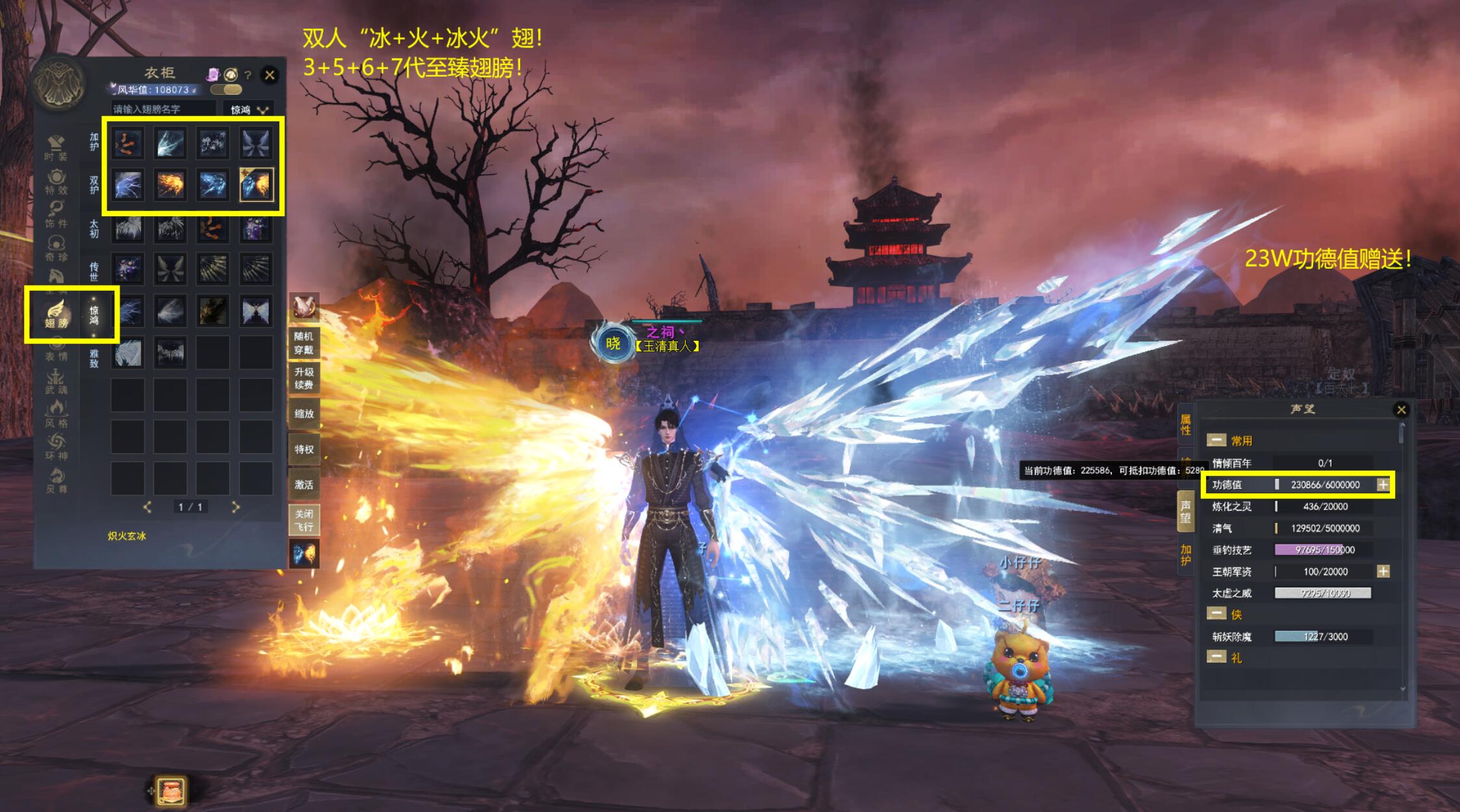The height and width of the screenshot is (812, 1460).
Task: Click the wing name search field
Action: (x=162, y=109)
